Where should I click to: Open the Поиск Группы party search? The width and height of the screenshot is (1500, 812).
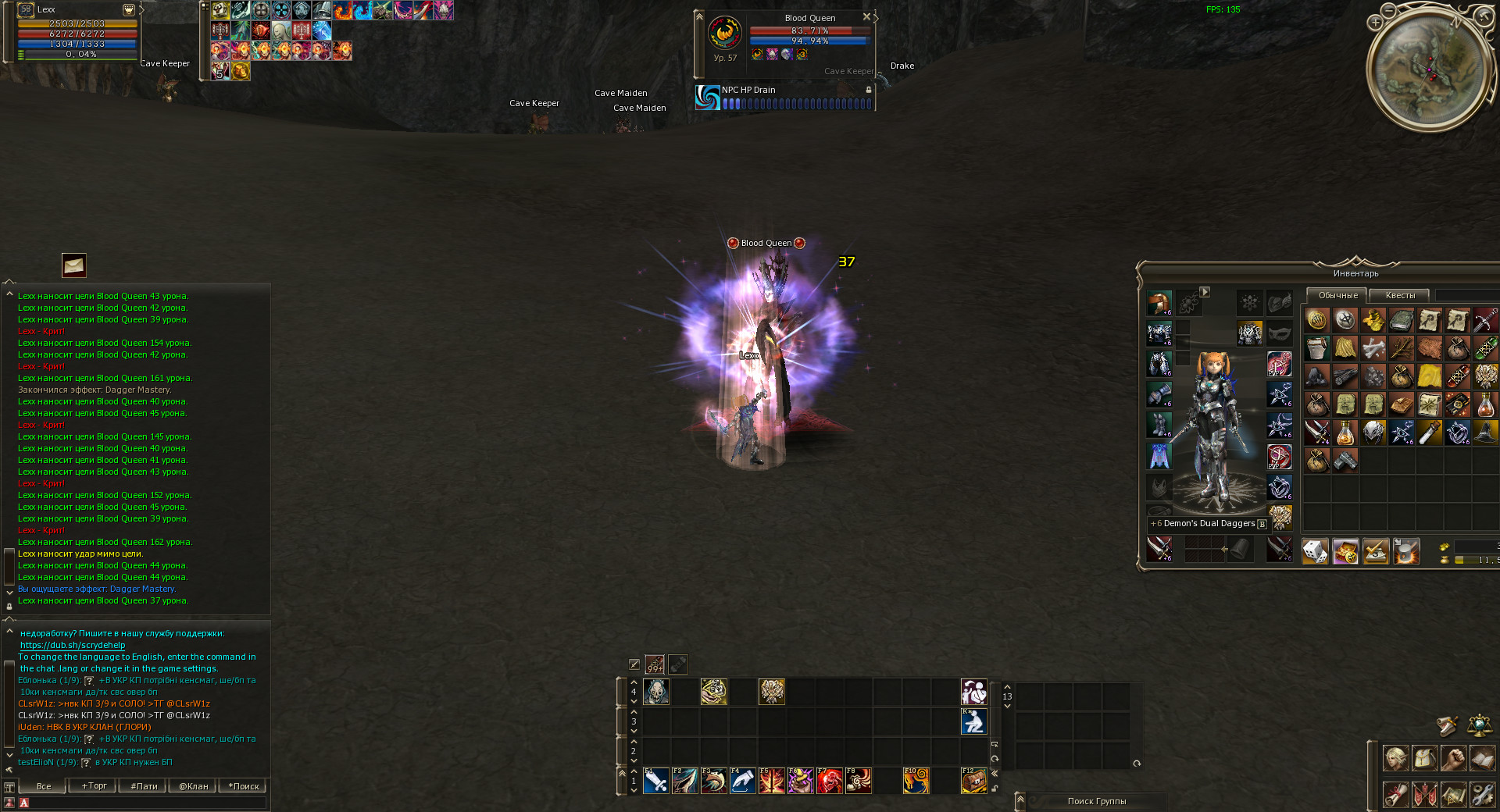[1096, 801]
